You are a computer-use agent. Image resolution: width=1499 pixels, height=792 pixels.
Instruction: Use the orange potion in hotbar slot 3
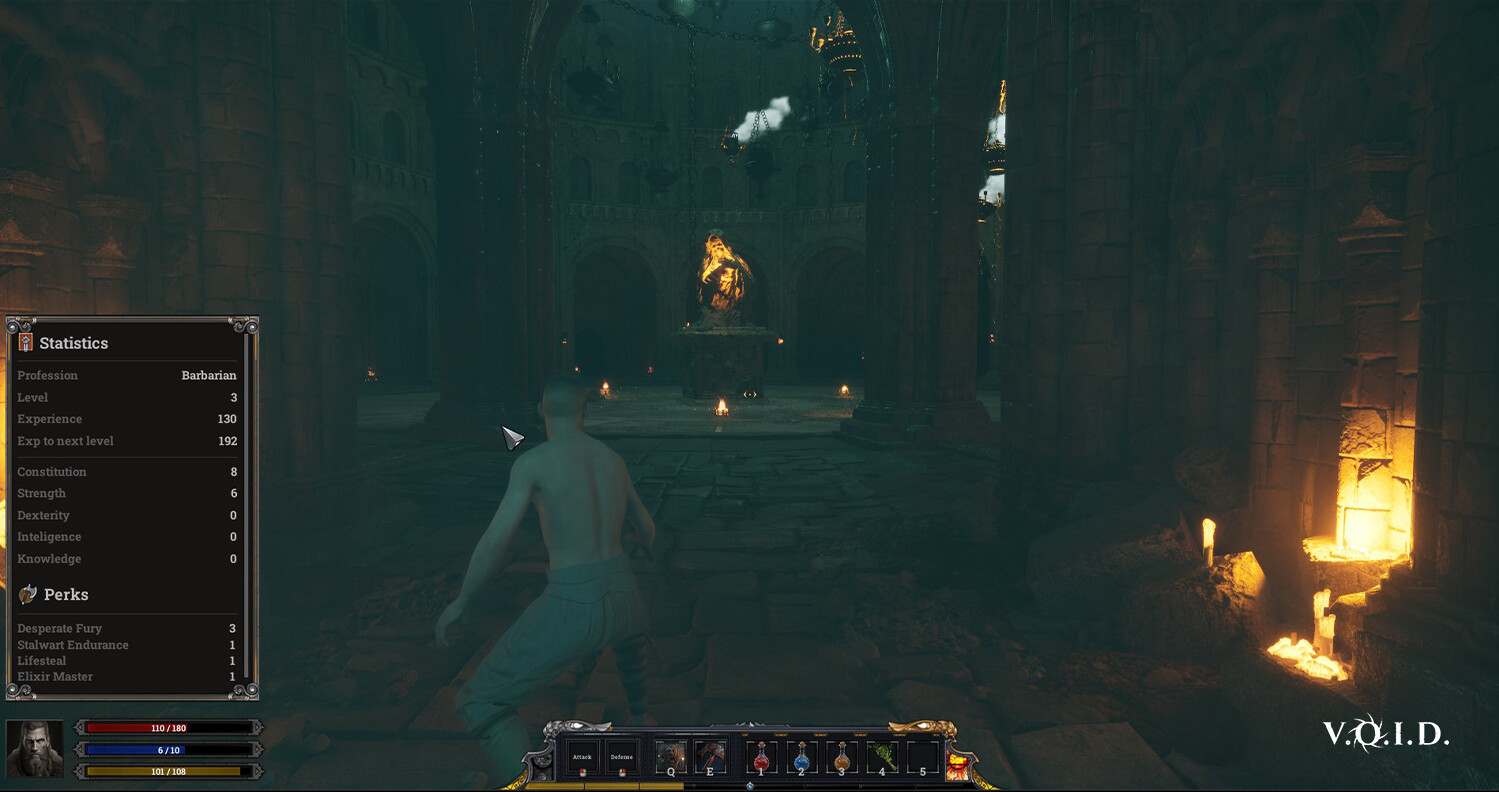click(841, 758)
